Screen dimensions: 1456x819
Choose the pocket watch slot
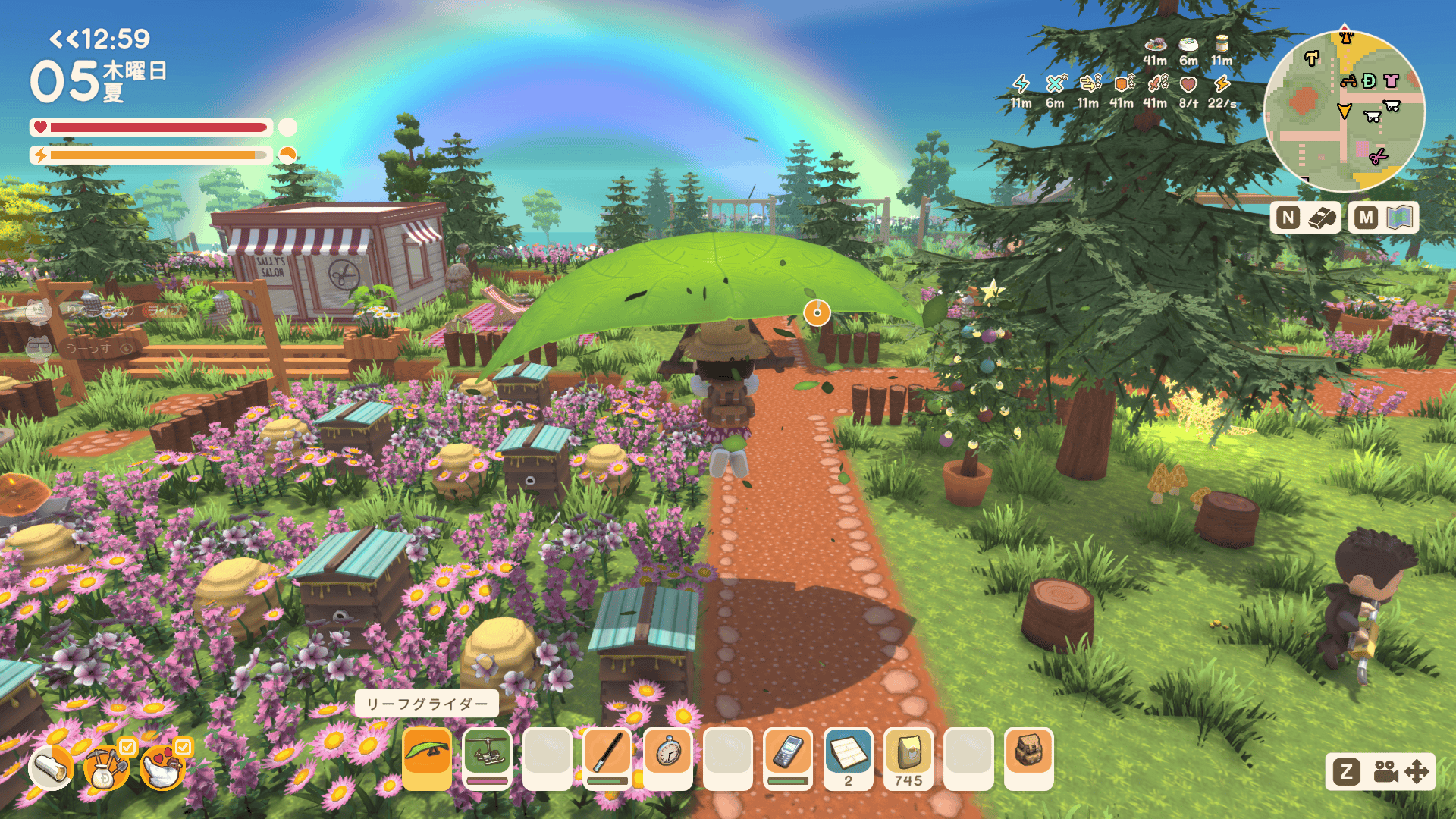pos(667,758)
